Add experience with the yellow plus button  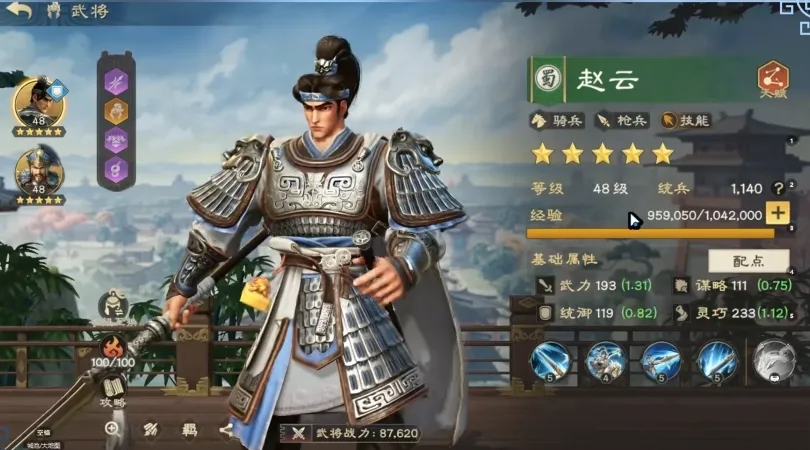point(777,213)
